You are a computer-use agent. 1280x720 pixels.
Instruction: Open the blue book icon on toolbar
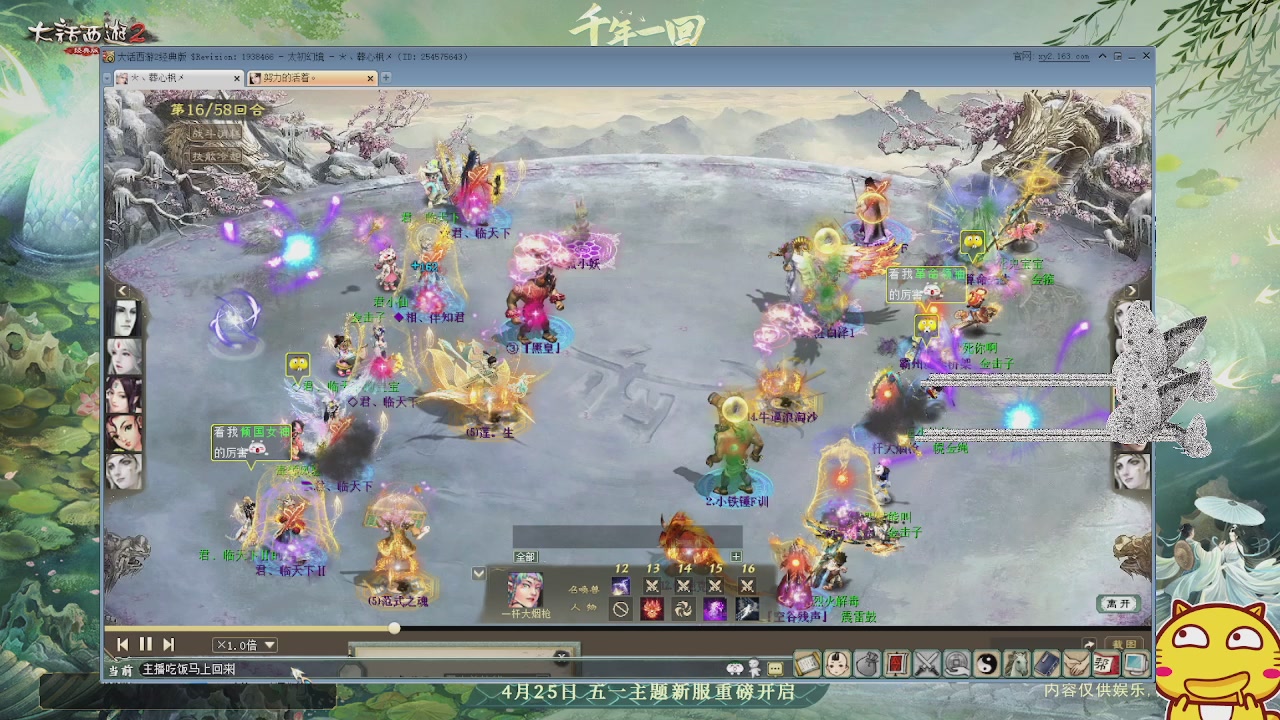pos(1046,663)
